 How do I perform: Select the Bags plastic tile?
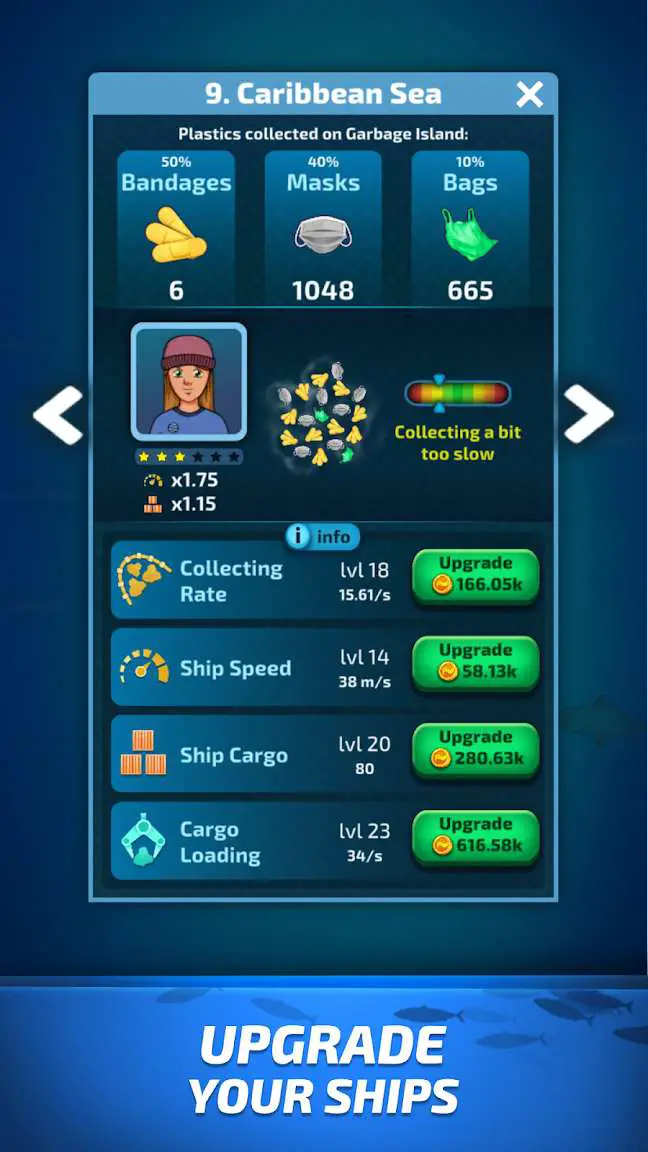[x=470, y=228]
